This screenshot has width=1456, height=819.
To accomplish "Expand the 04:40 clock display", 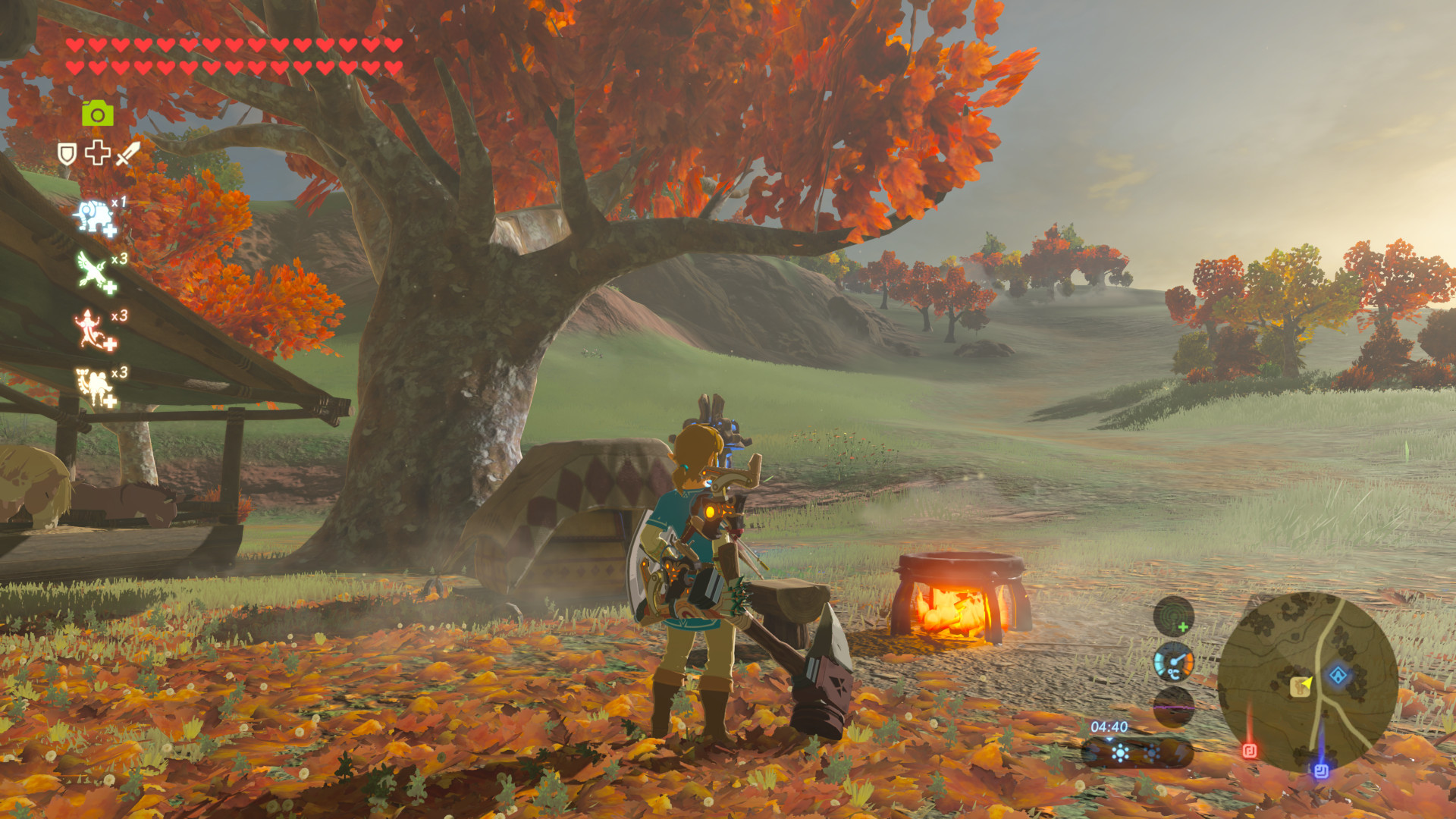I will [1109, 726].
